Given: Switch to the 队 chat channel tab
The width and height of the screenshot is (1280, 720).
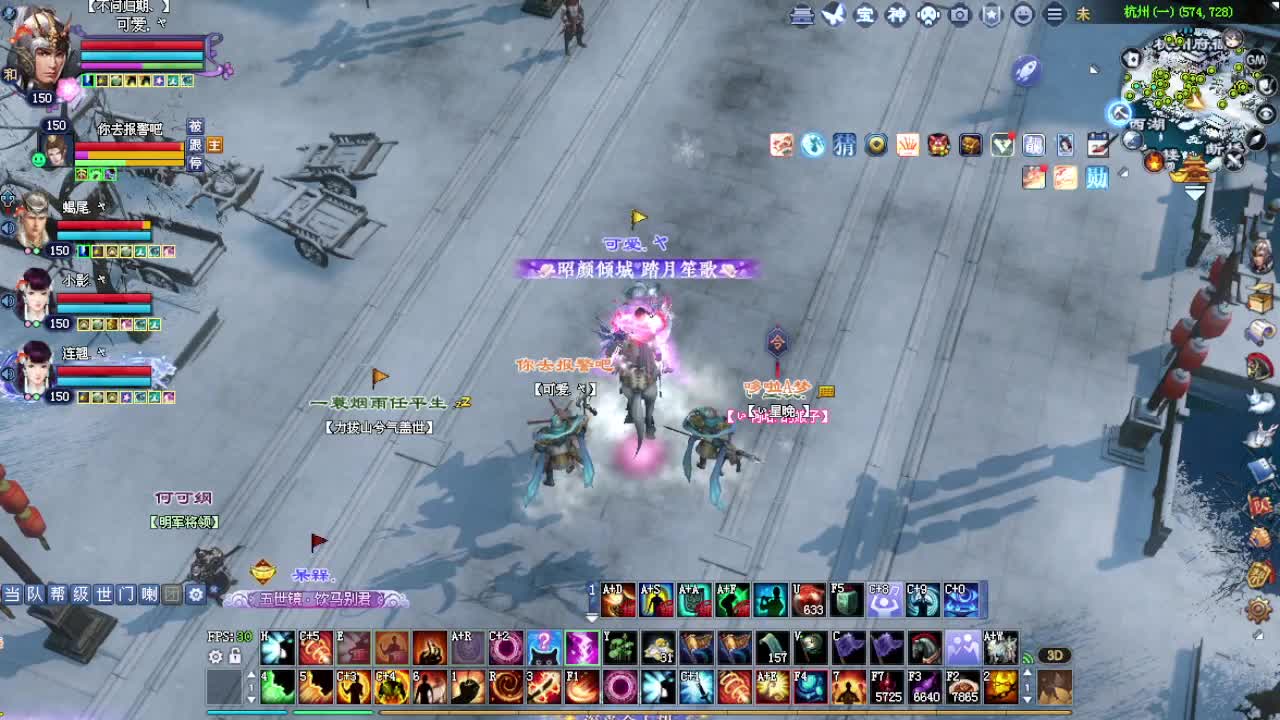Looking at the screenshot, I should pos(34,594).
